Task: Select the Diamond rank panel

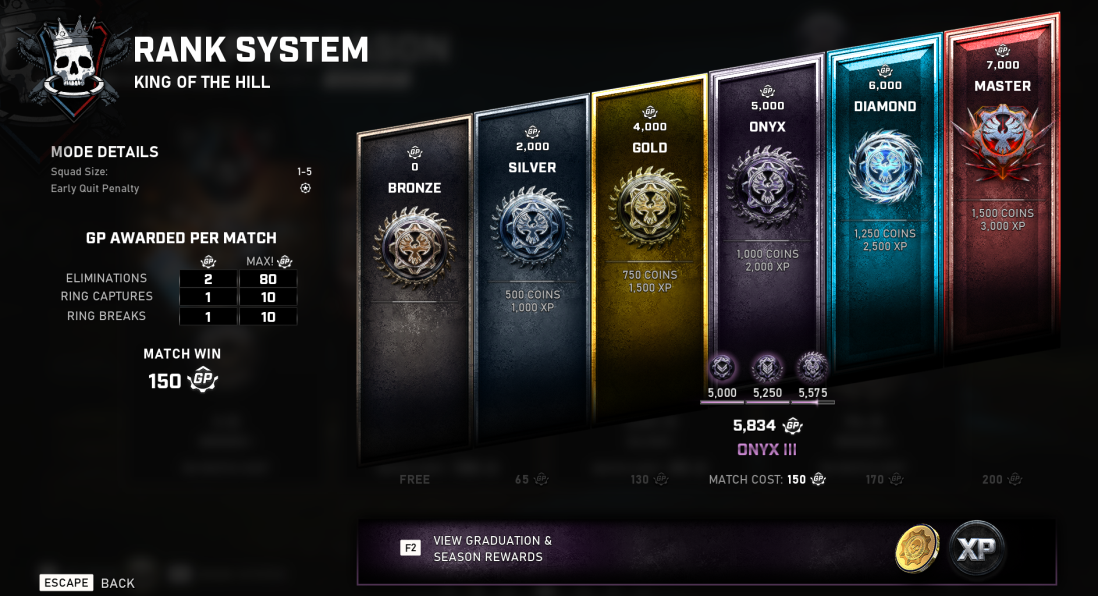Action: click(x=884, y=200)
